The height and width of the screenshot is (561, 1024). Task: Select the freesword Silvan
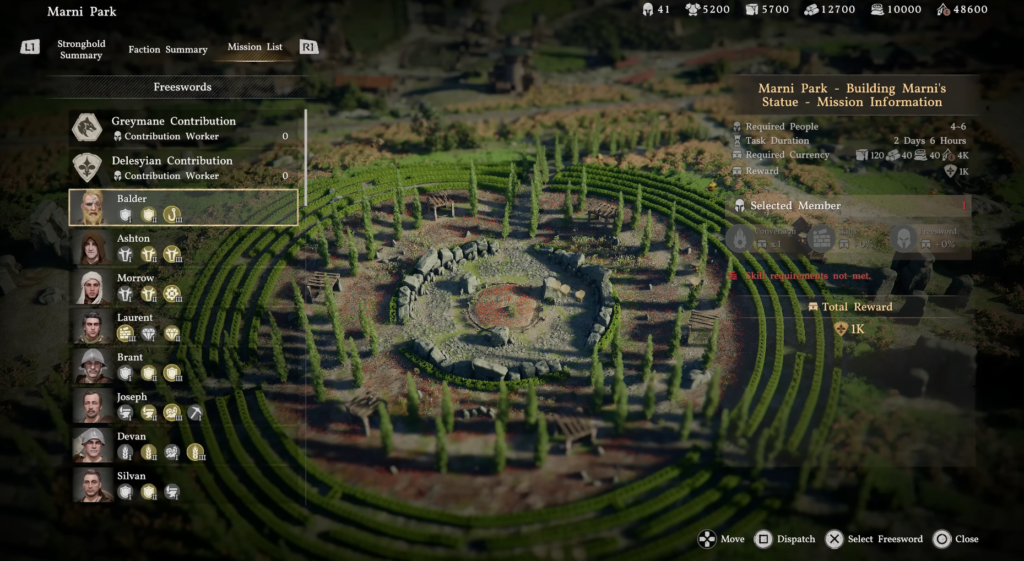coord(184,484)
